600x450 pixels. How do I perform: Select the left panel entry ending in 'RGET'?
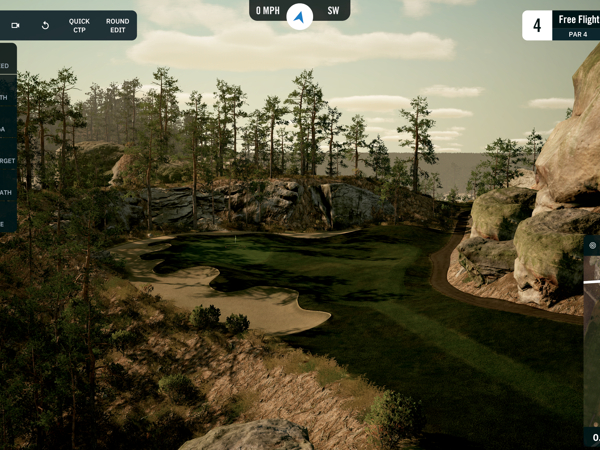pyautogui.click(x=7, y=160)
